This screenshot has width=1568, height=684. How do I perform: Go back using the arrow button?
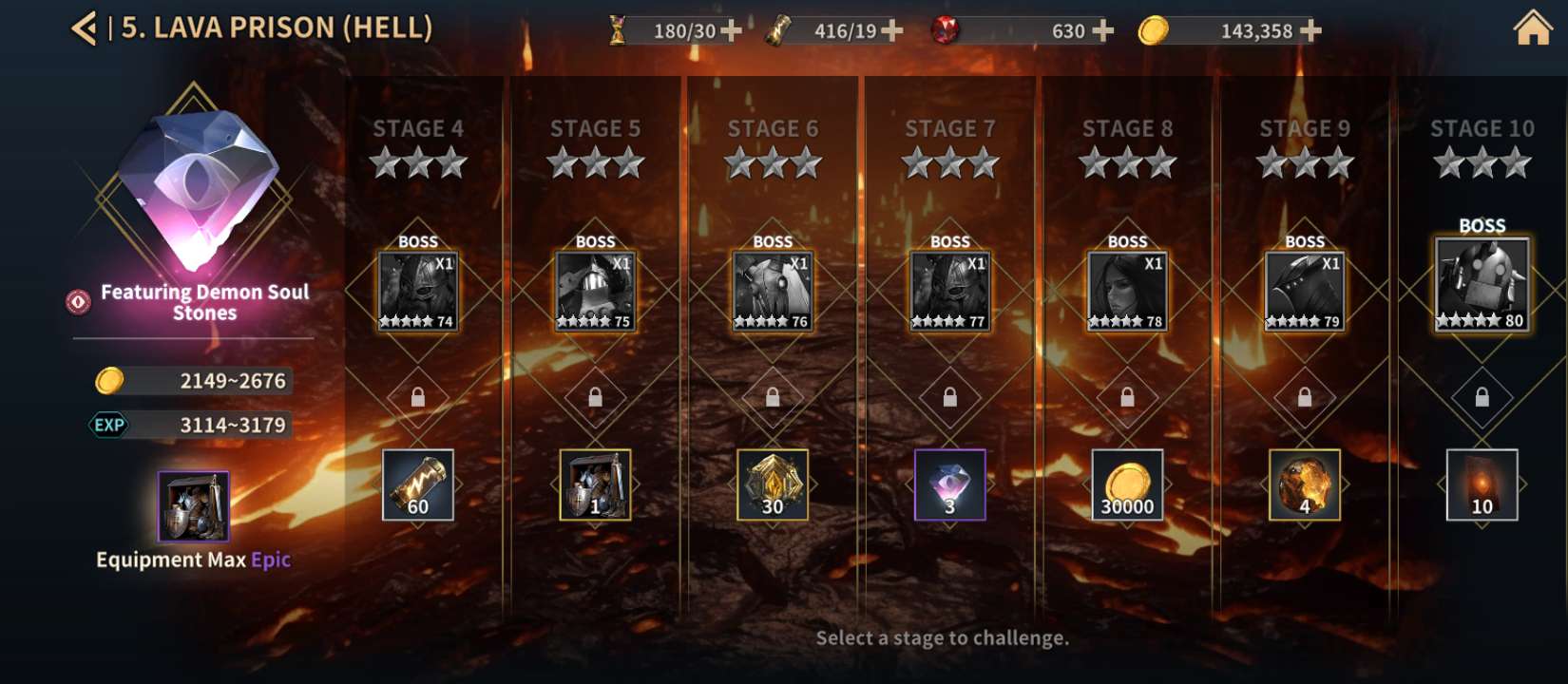84,28
